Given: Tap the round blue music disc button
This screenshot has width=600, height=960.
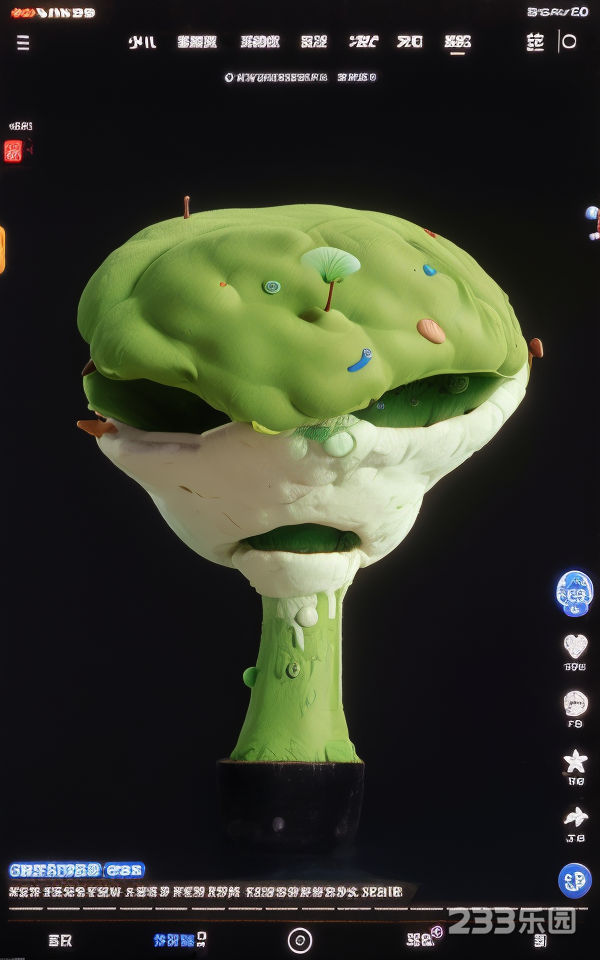Looking at the screenshot, I should (575, 880).
